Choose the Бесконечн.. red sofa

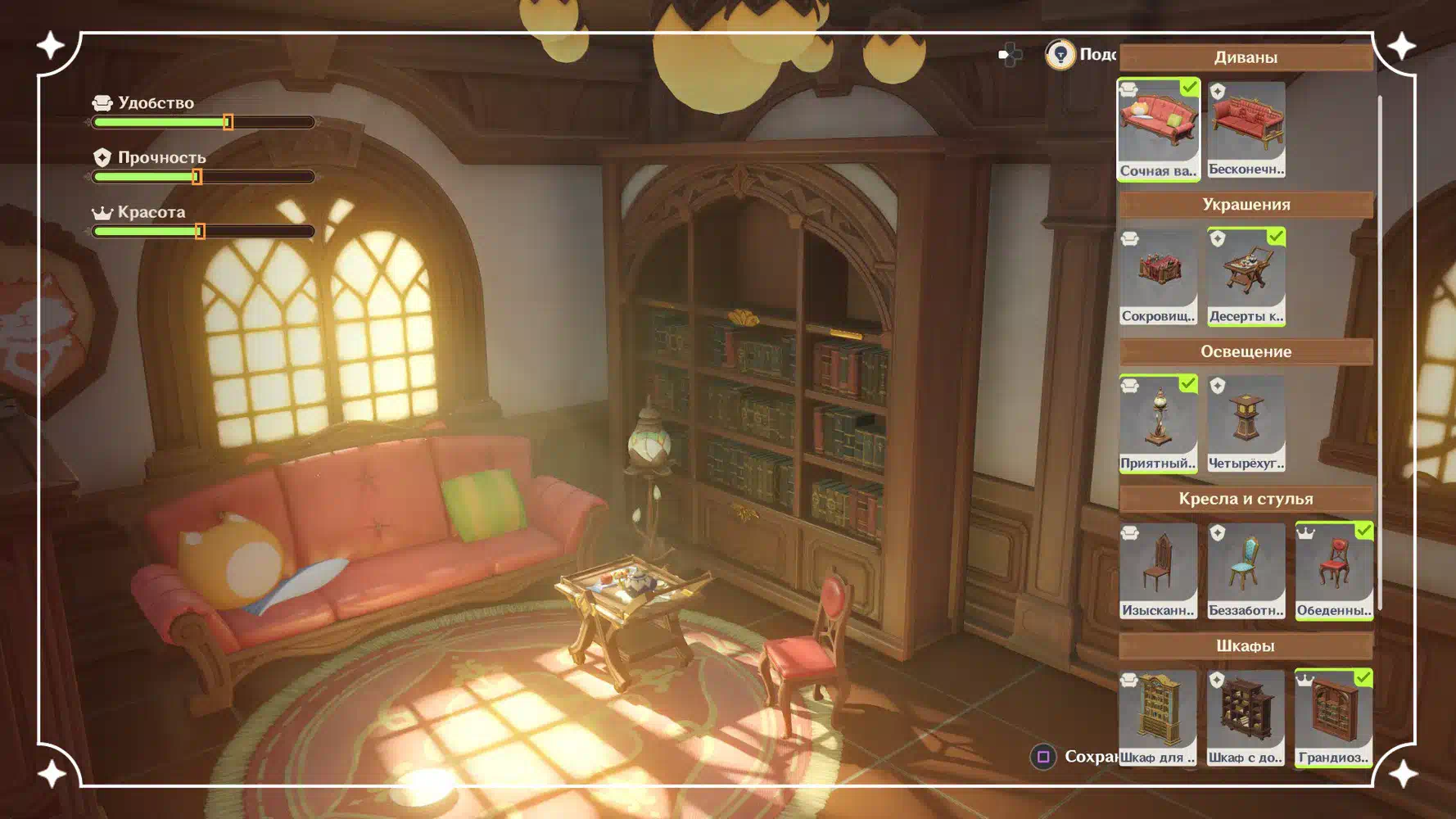[1246, 129]
